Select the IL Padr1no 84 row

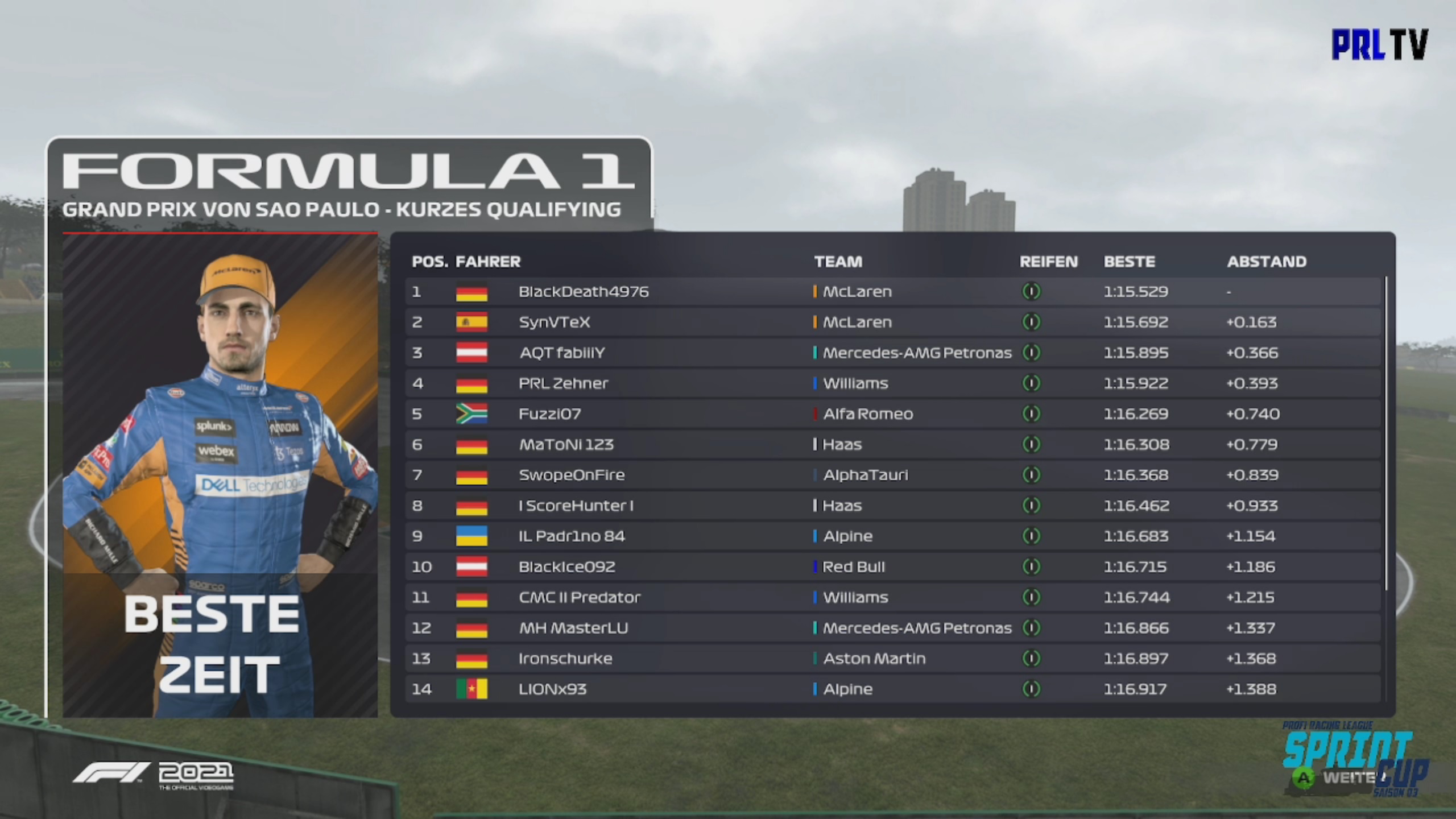click(x=893, y=536)
